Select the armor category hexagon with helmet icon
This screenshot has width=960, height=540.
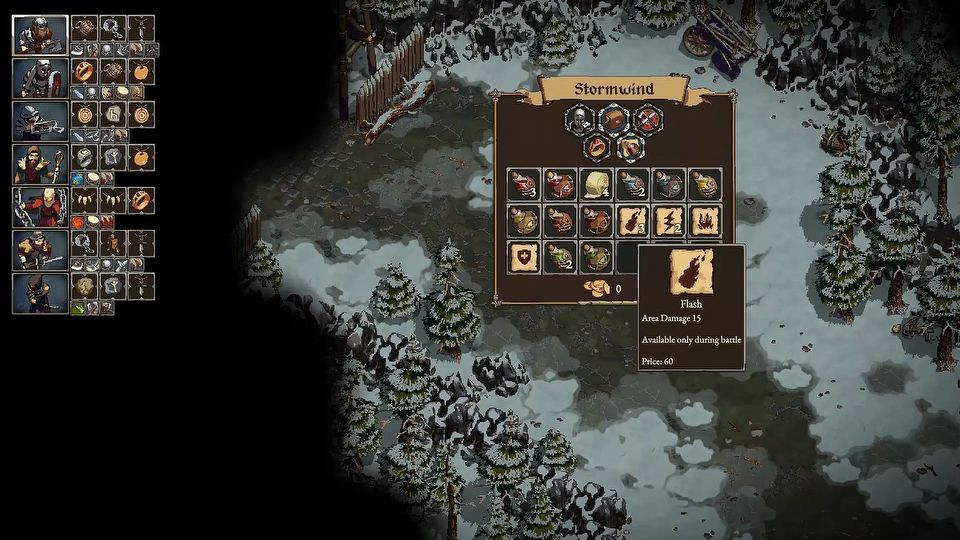click(x=577, y=121)
